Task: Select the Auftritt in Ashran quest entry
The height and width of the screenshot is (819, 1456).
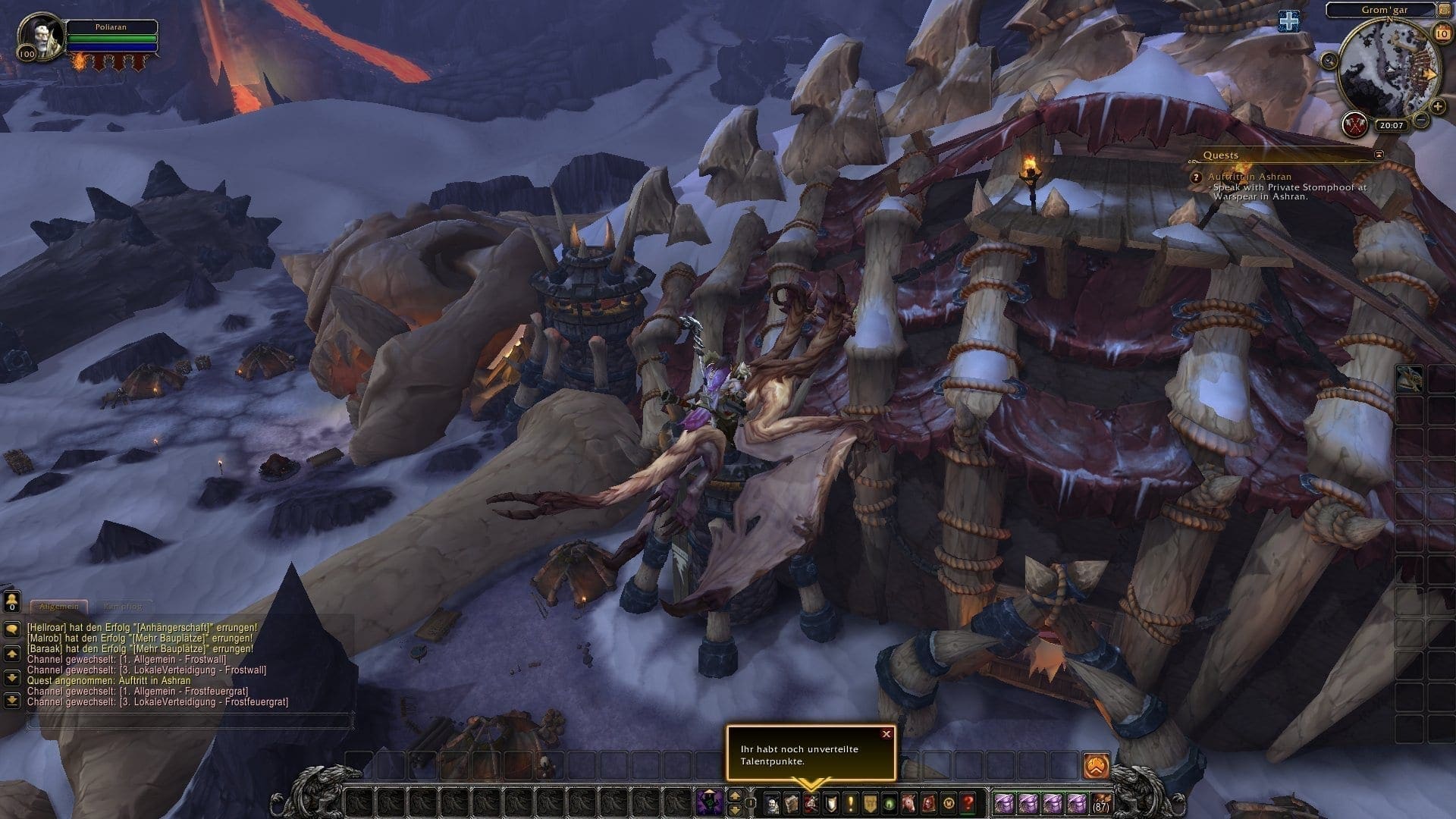Action: click(x=1250, y=177)
